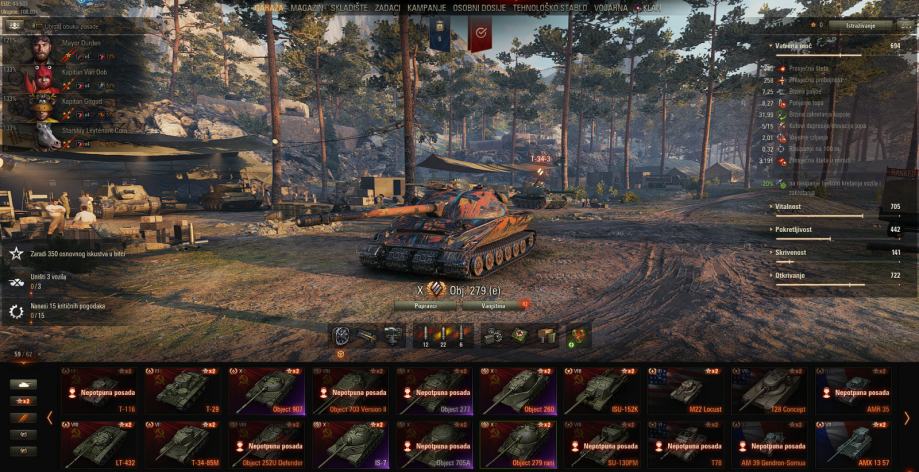Open Osobni dosije profile tab
The width and height of the screenshot is (919, 472).
click(x=479, y=7)
